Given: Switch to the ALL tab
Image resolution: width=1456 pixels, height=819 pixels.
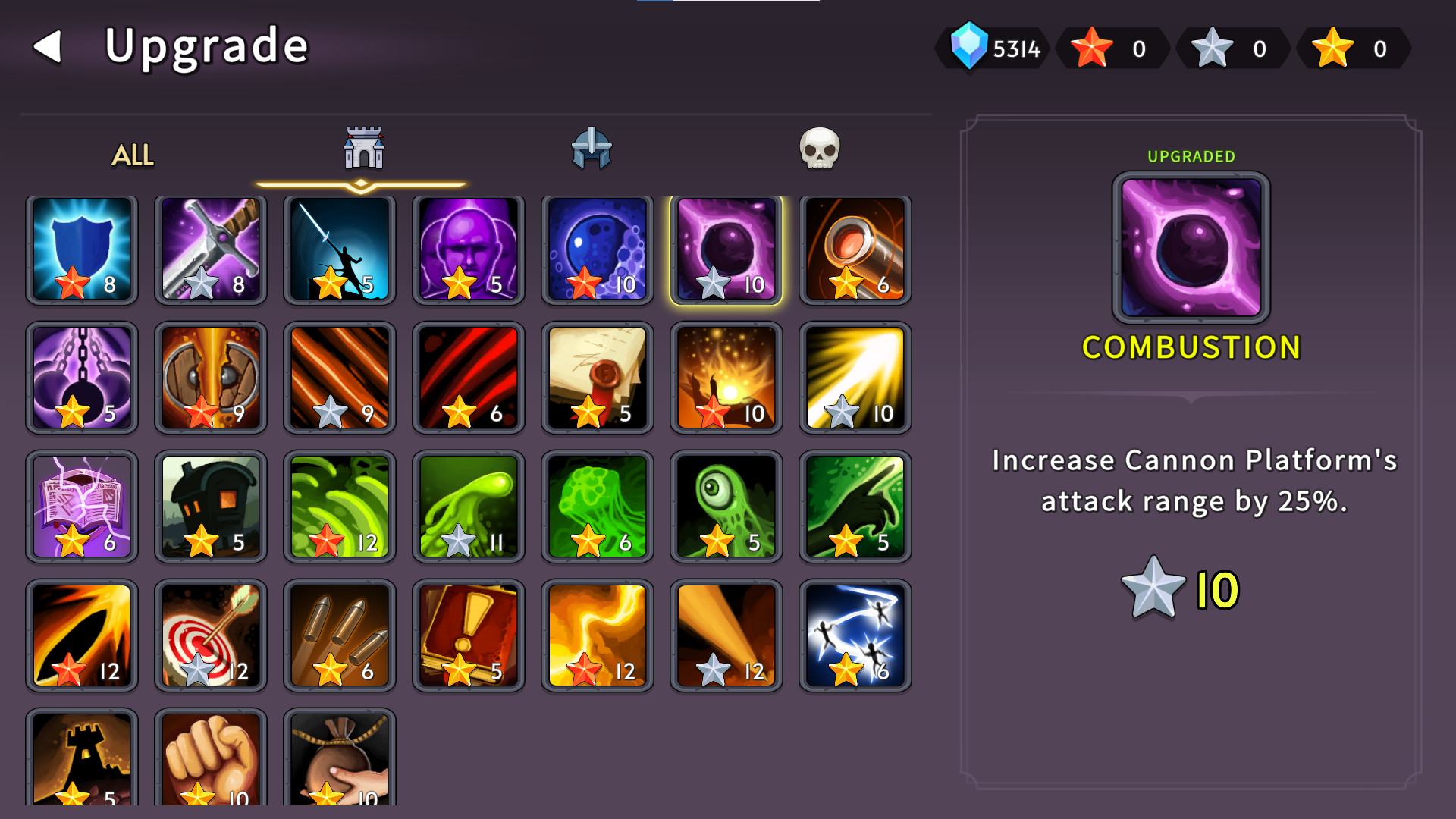Looking at the screenshot, I should point(132,157).
